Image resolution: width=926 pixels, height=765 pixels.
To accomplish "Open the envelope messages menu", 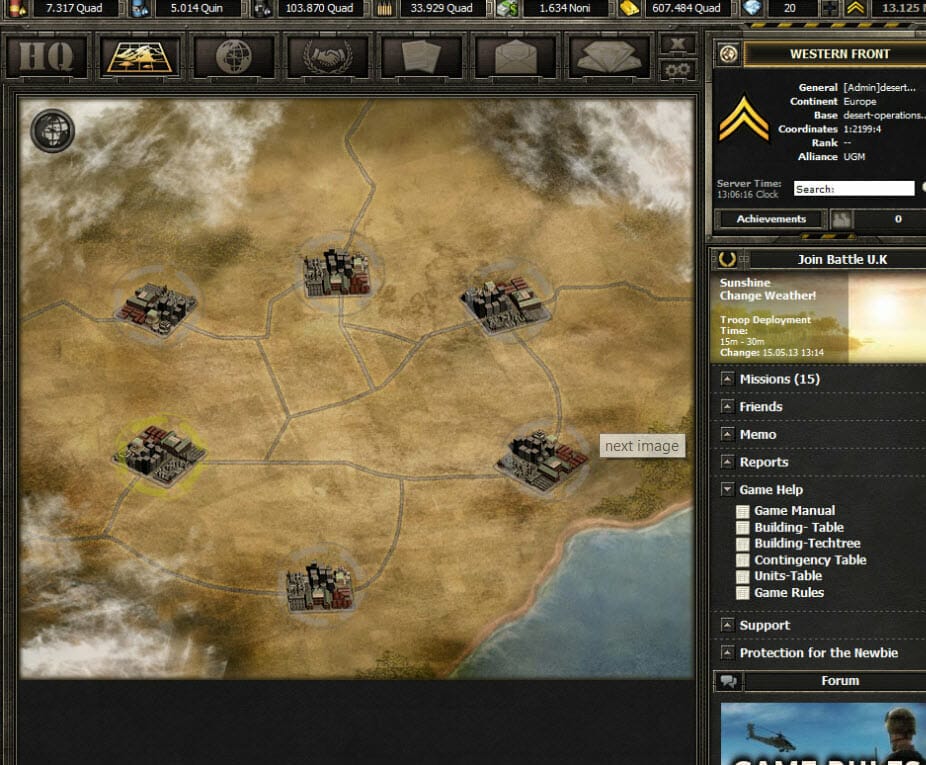I will 516,56.
